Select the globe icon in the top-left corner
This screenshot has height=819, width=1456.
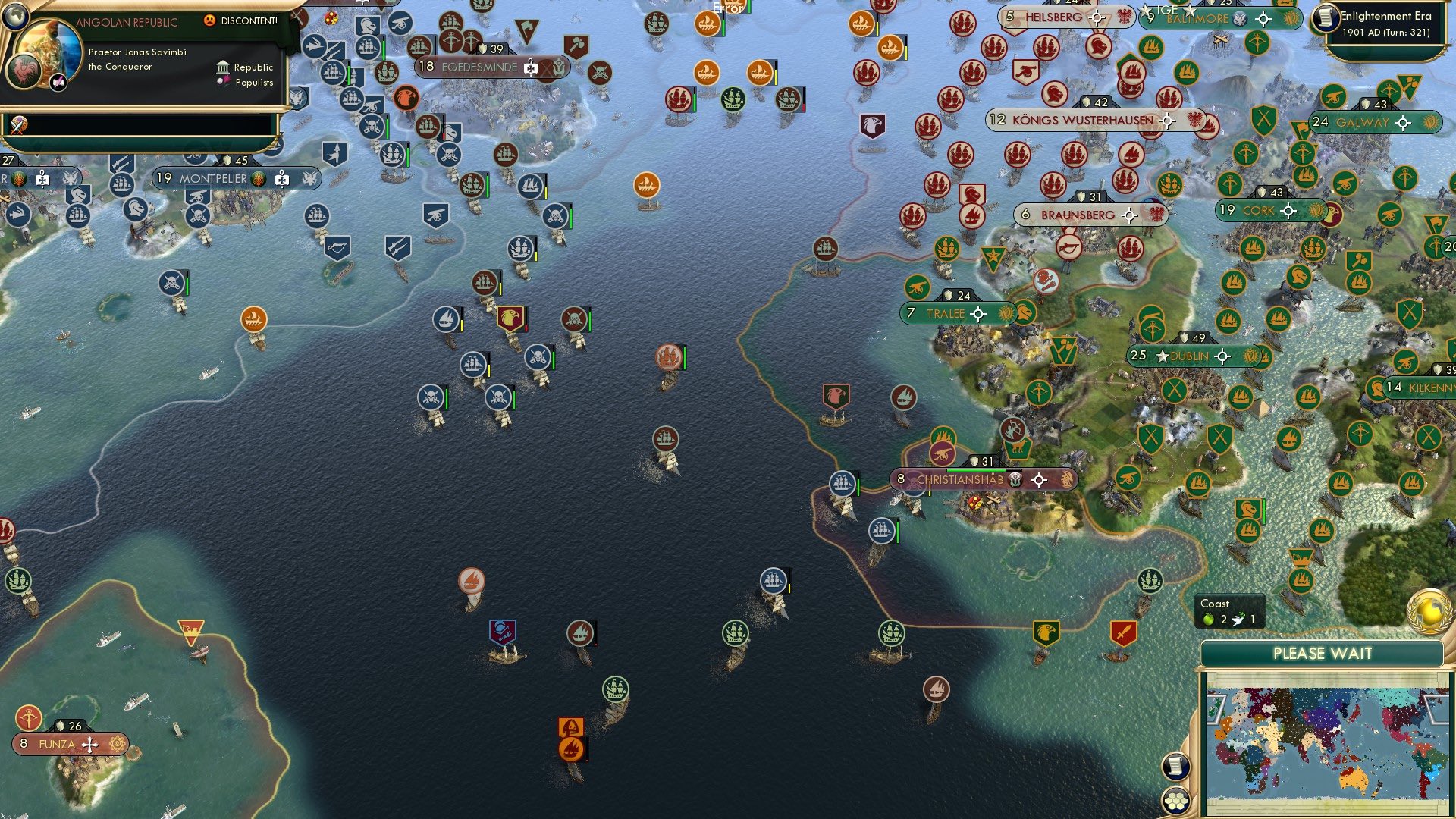click(x=15, y=17)
